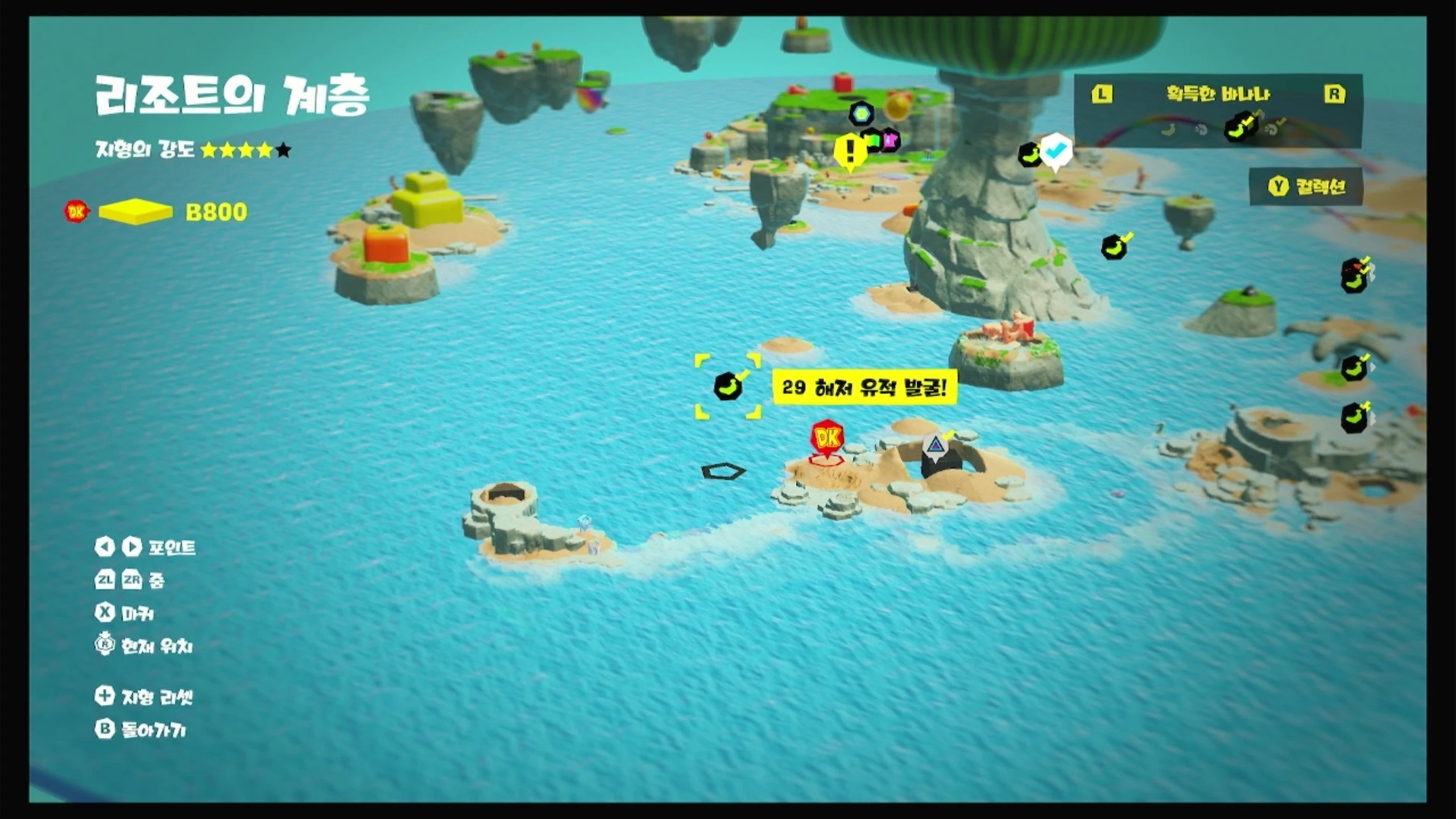Click the 현재 위치 current location option
The image size is (1456, 819).
pos(144,646)
